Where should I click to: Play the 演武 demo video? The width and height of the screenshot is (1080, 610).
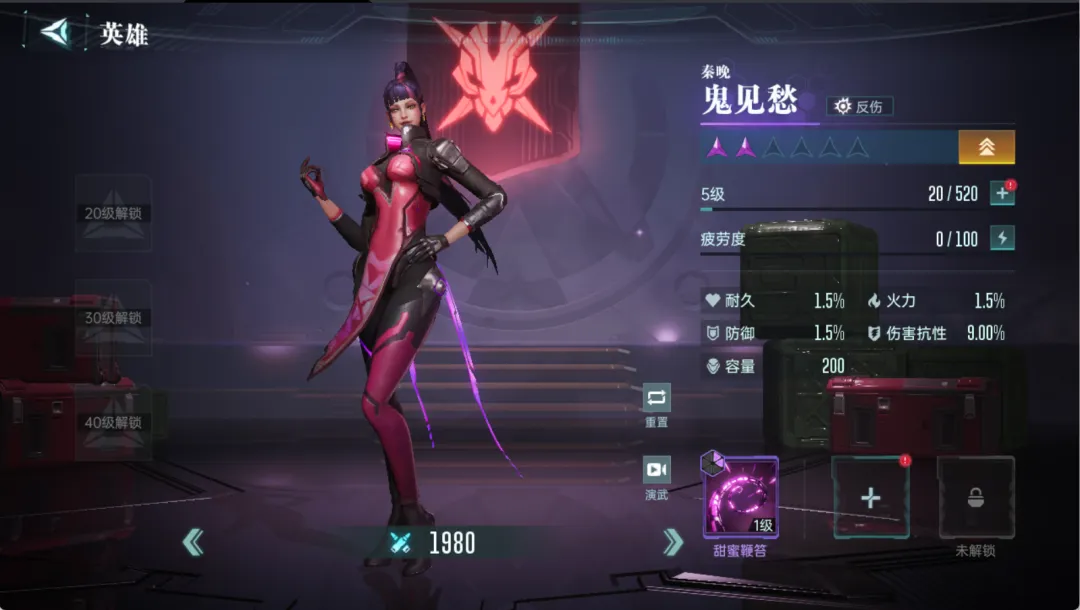click(656, 470)
